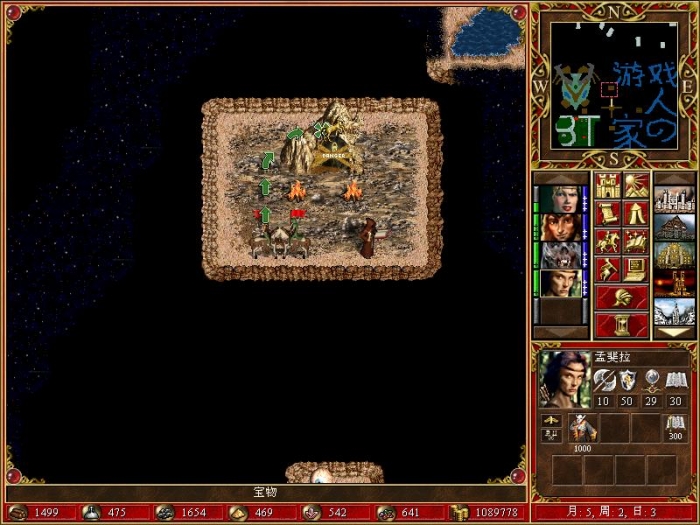Toggle the surface/underground view button

click(636, 185)
